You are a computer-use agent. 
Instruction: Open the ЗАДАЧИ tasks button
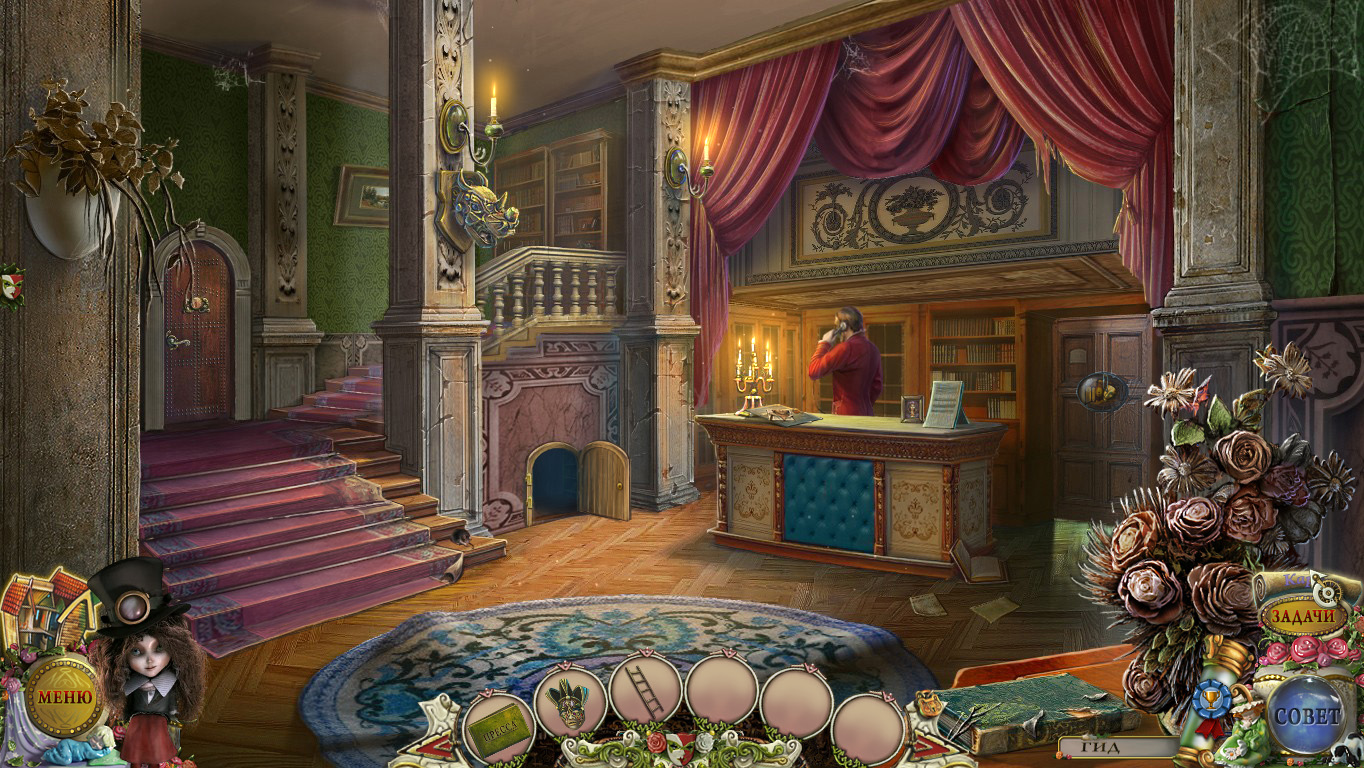[1302, 616]
